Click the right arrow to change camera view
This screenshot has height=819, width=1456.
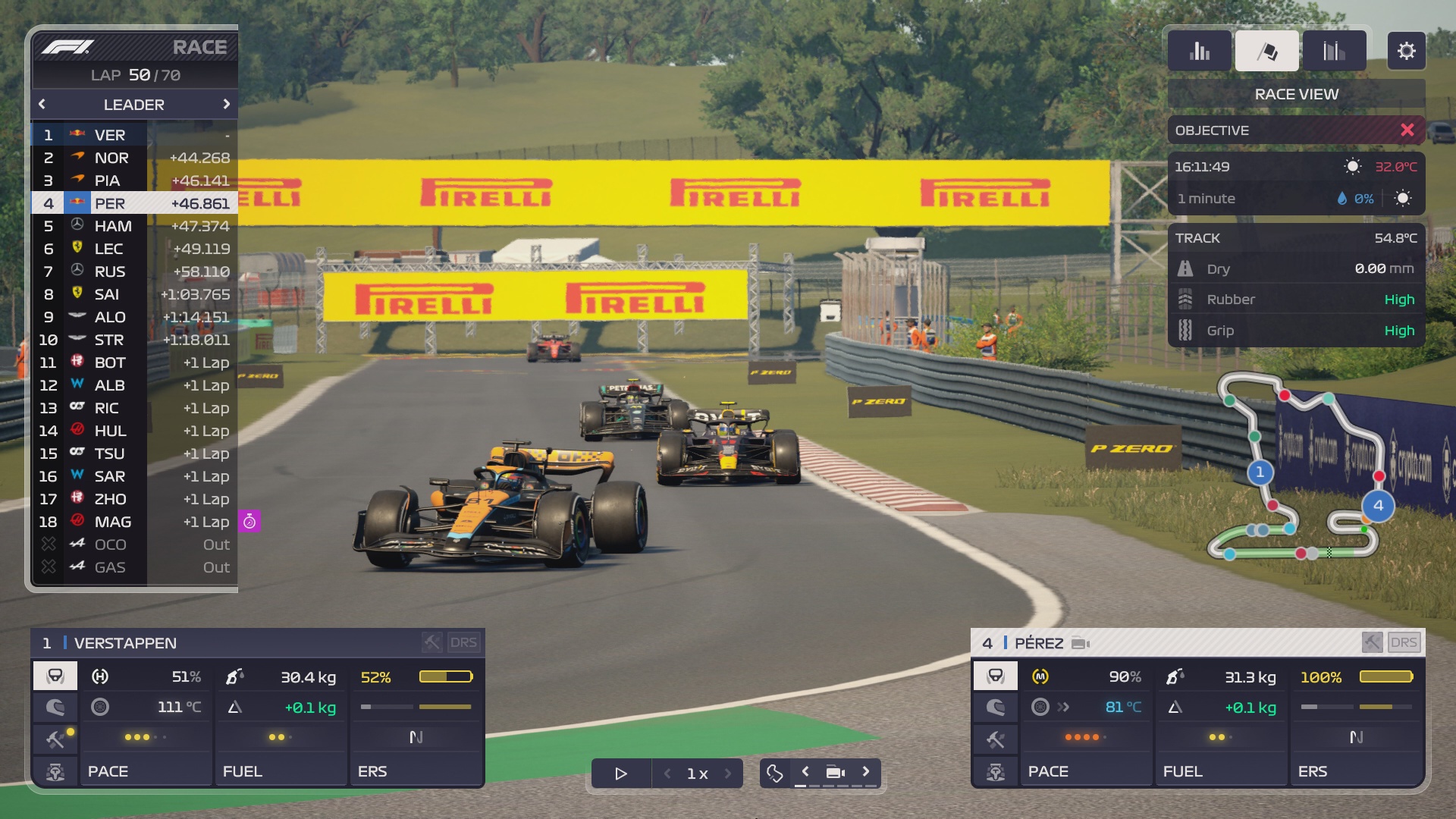point(867,772)
